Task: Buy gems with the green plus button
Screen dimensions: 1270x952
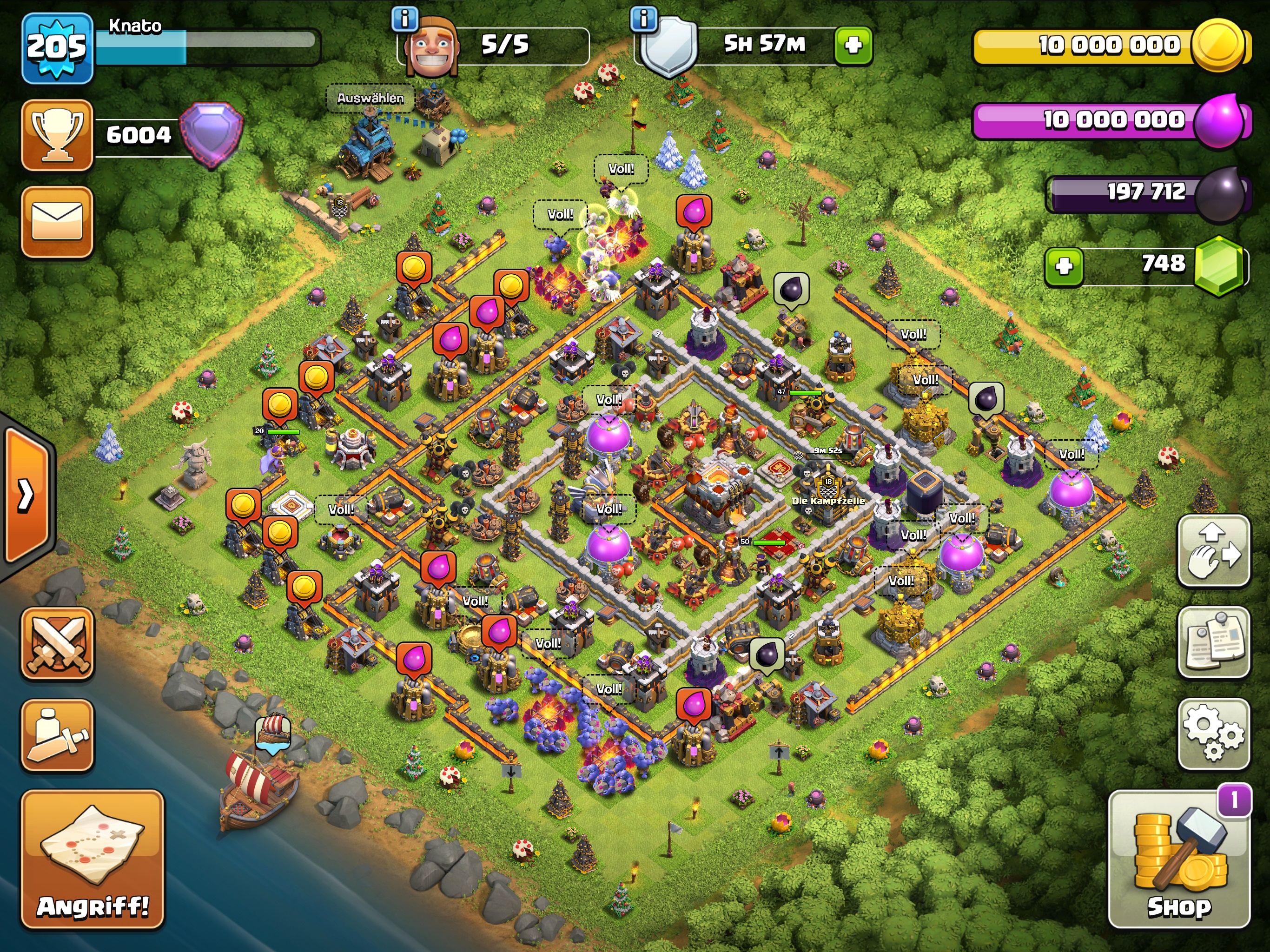Action: click(1064, 266)
